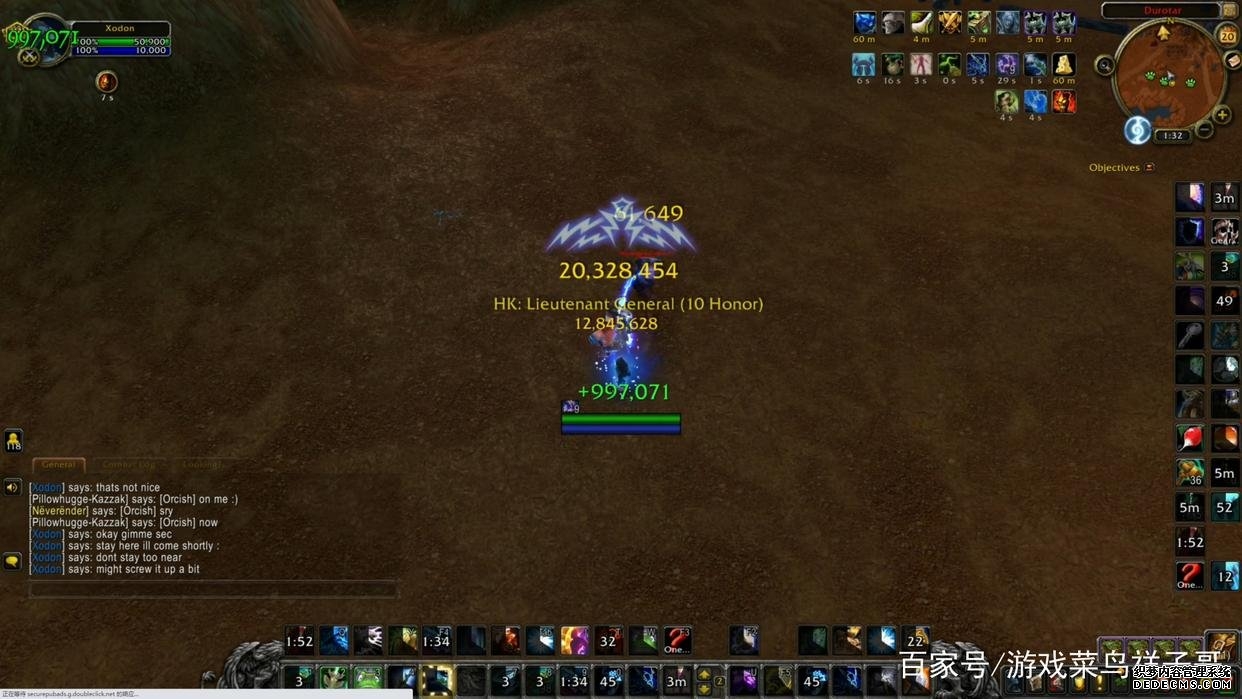This screenshot has width=1242, height=699.
Task: Open the chat menu speech bubble button
Action: tap(13, 561)
